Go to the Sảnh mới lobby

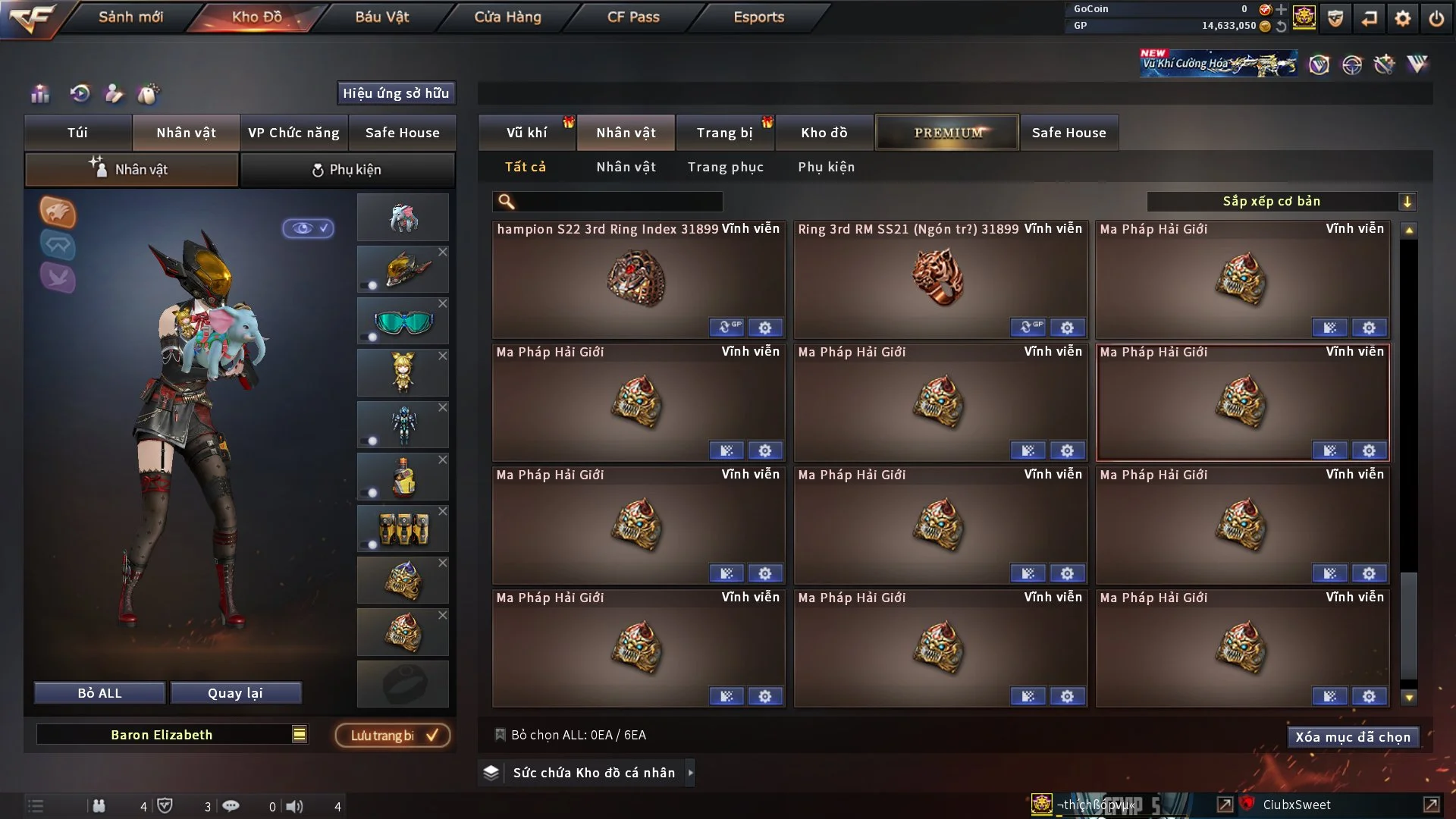coord(130,17)
